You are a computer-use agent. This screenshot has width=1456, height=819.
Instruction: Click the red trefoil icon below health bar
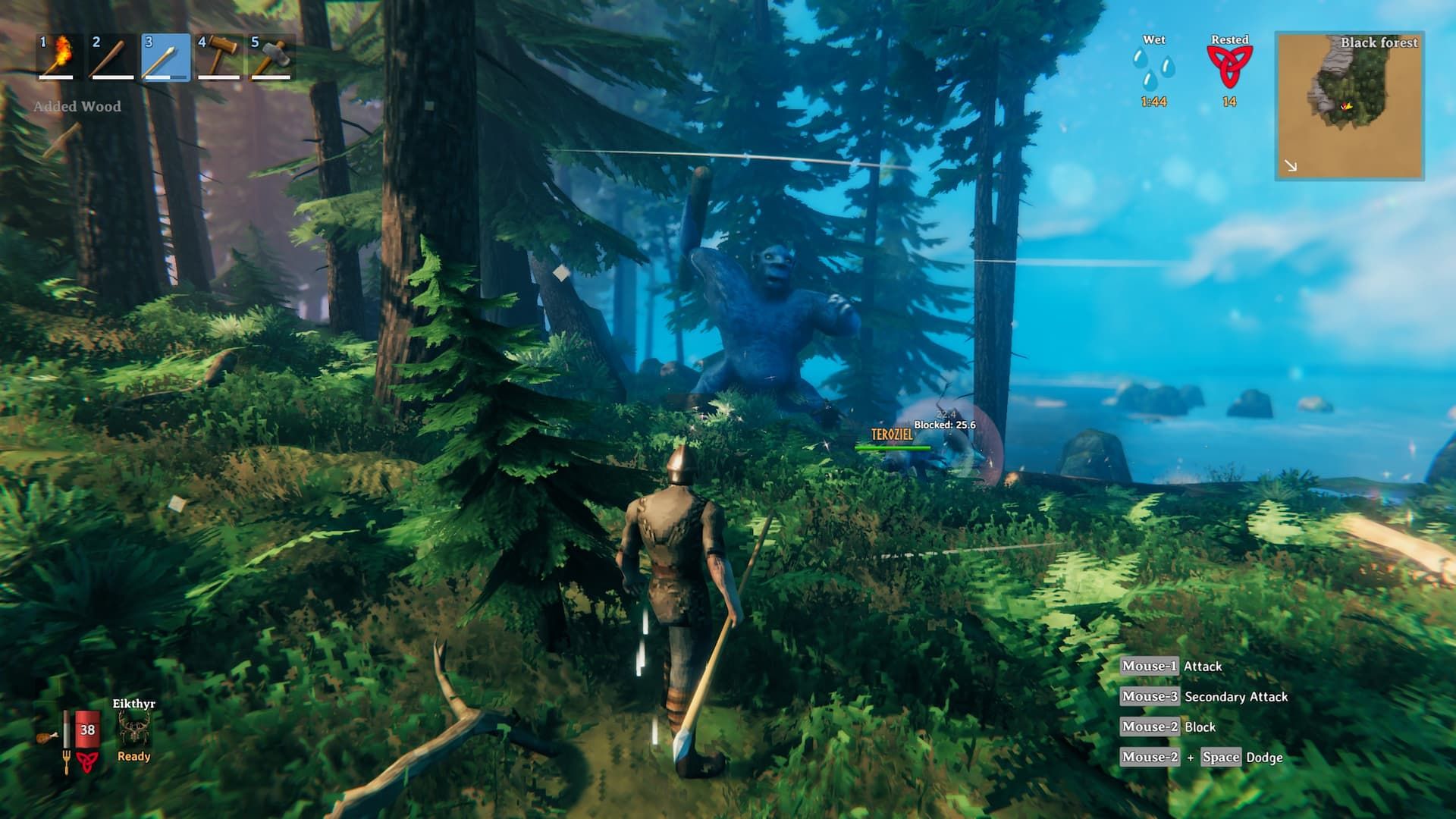coord(86,761)
